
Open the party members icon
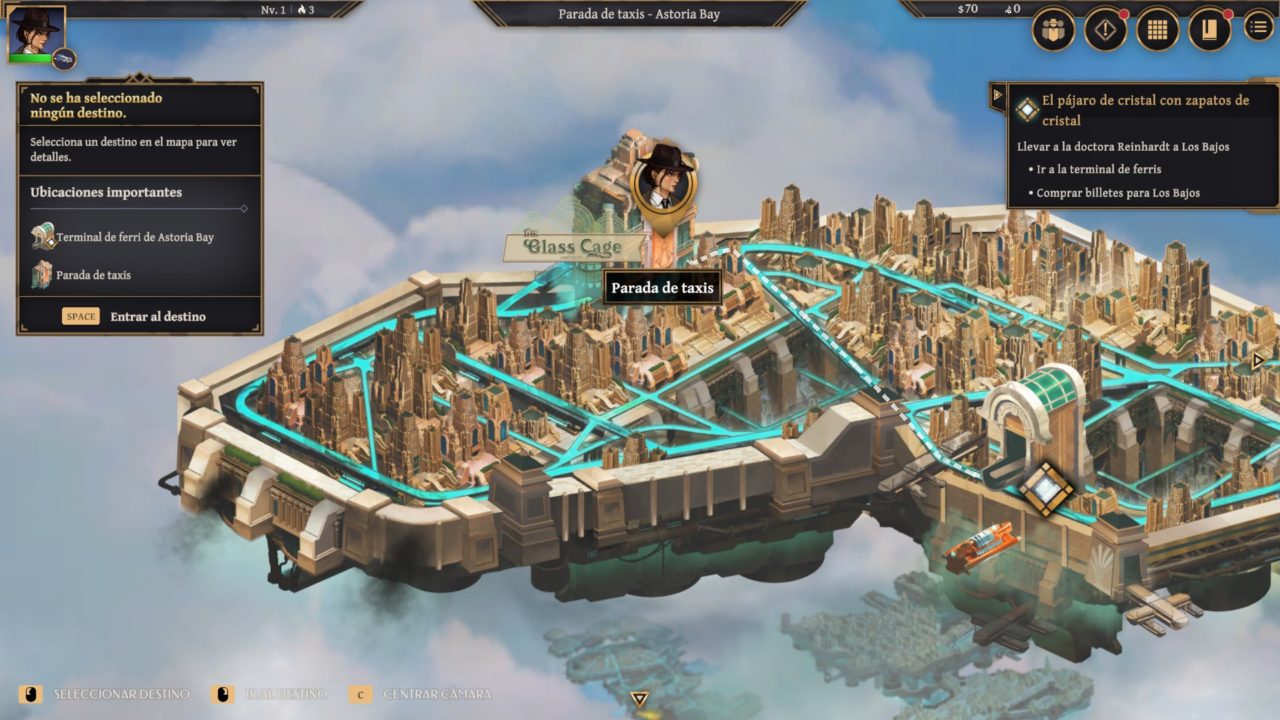1053,30
